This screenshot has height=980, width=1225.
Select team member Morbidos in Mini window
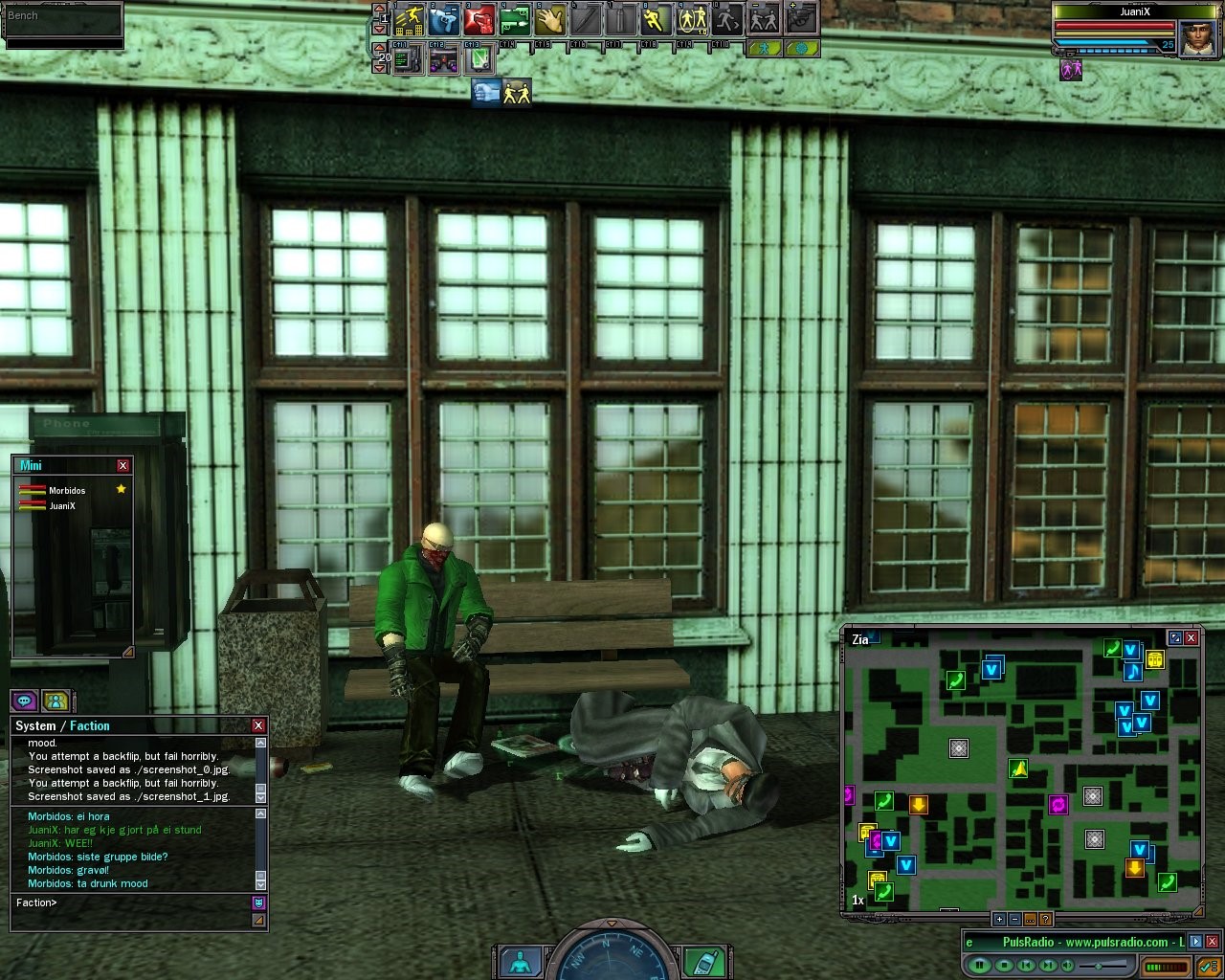click(67, 491)
